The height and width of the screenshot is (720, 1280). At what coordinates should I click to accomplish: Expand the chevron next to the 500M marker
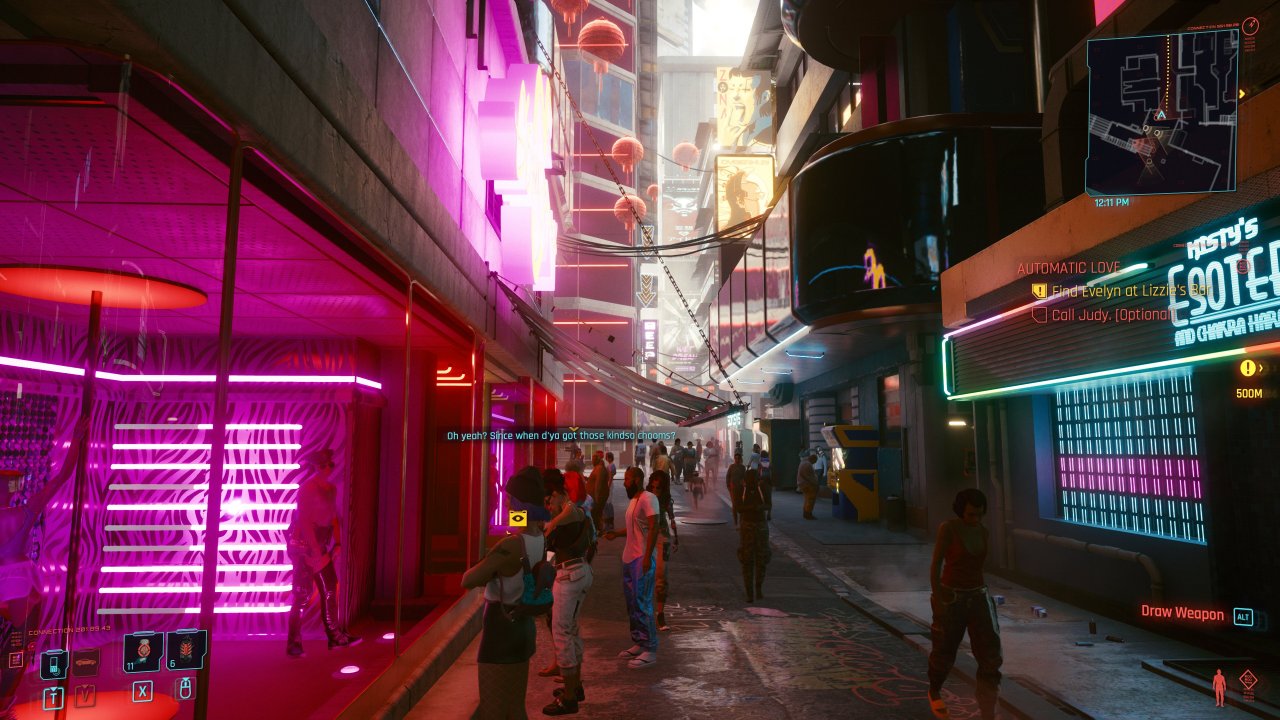coord(1262,368)
